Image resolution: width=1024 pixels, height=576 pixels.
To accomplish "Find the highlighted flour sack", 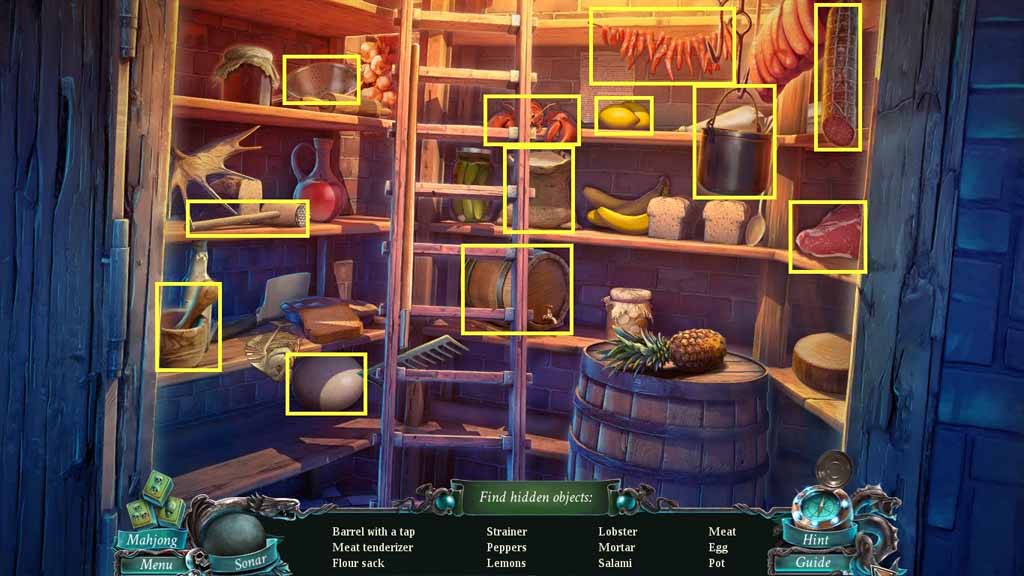I will click(540, 190).
